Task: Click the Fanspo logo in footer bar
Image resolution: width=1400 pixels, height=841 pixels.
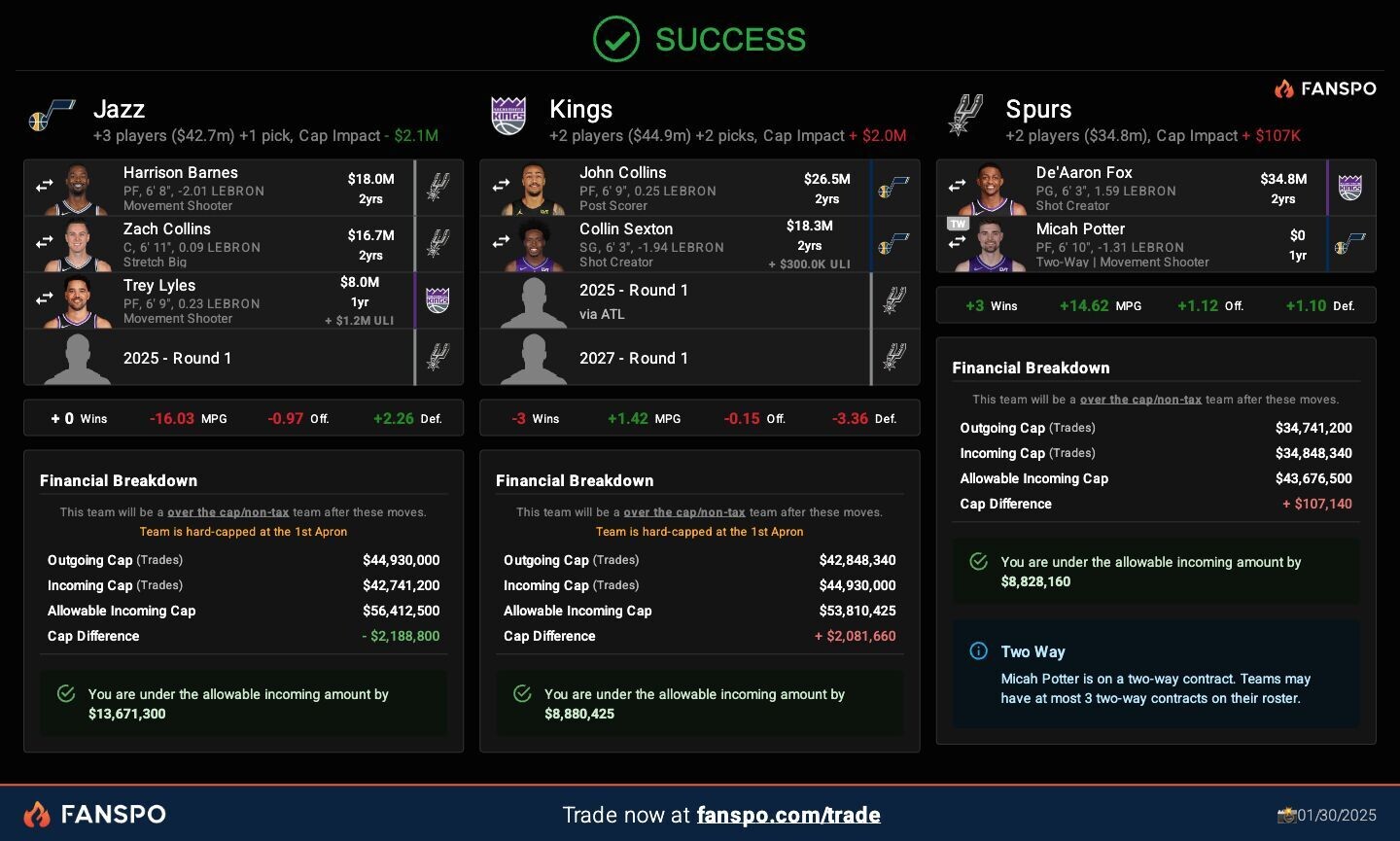Action: pos(94,814)
